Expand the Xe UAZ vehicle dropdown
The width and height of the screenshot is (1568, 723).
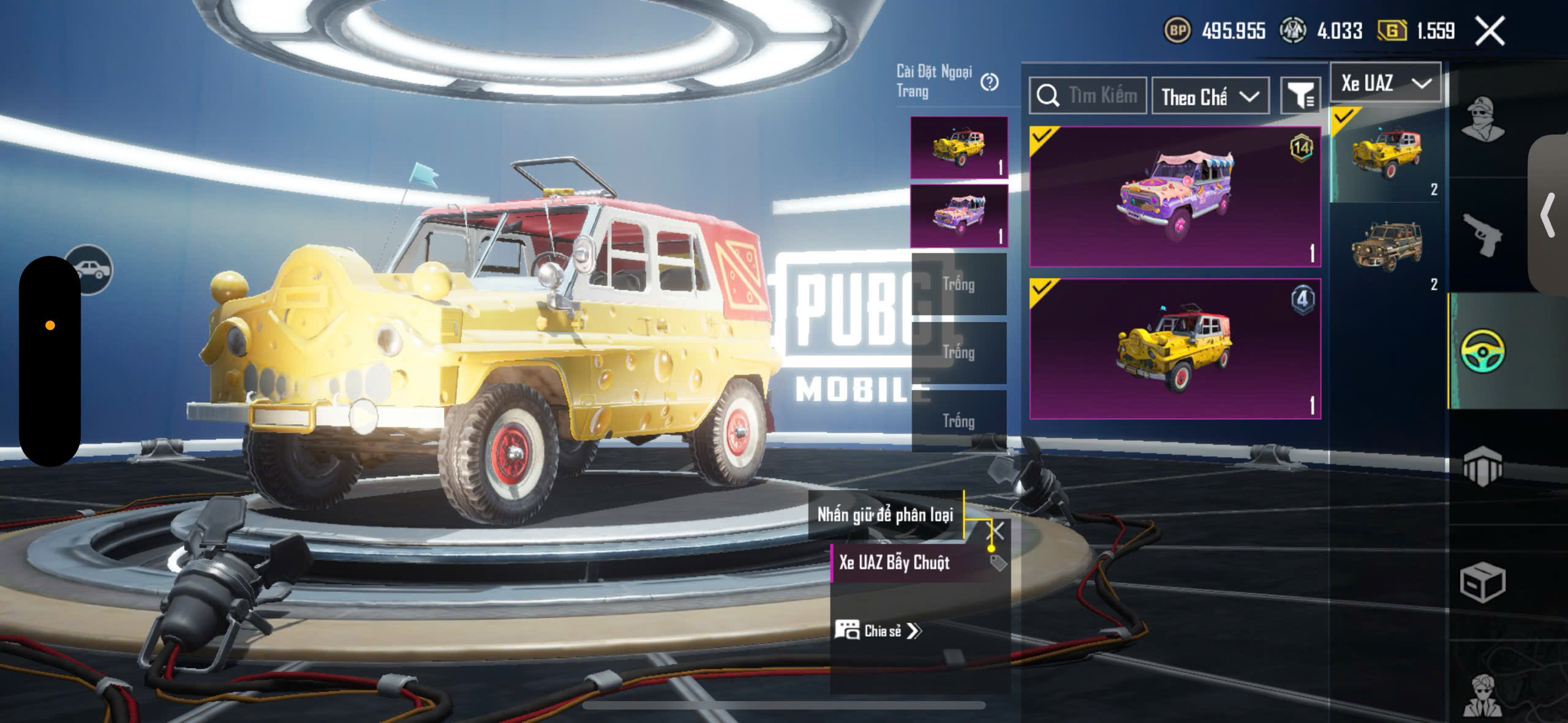click(x=1385, y=83)
